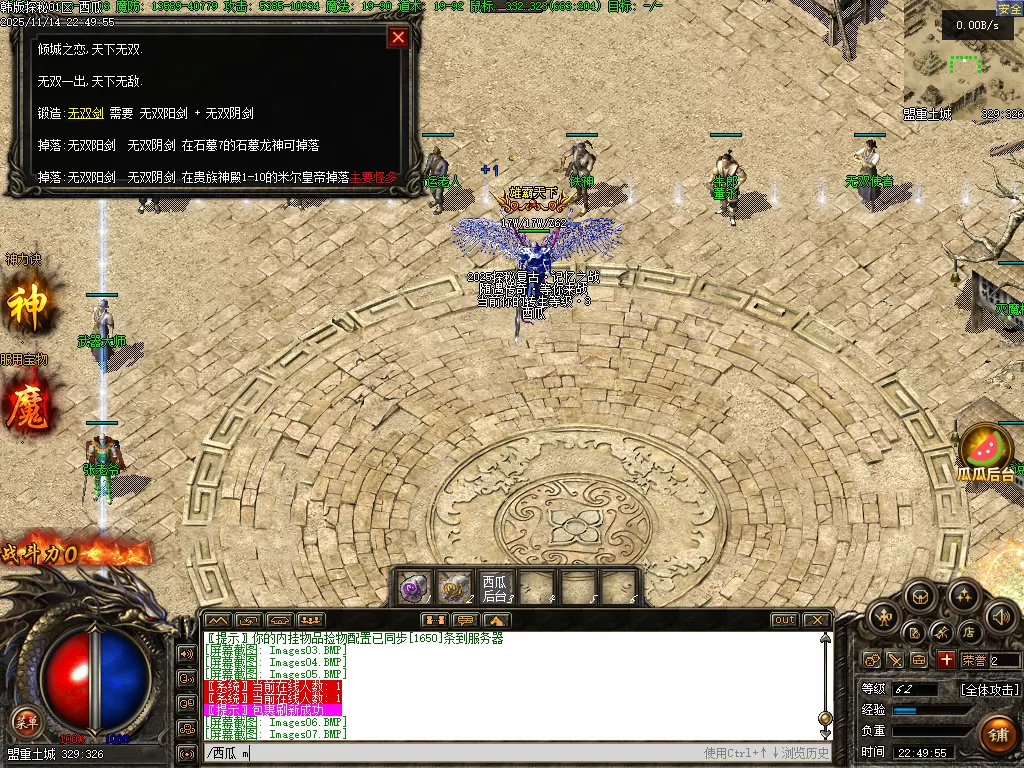Toggle sound with the speaker icon
Image resolution: width=1024 pixels, height=768 pixels.
pos(999,617)
